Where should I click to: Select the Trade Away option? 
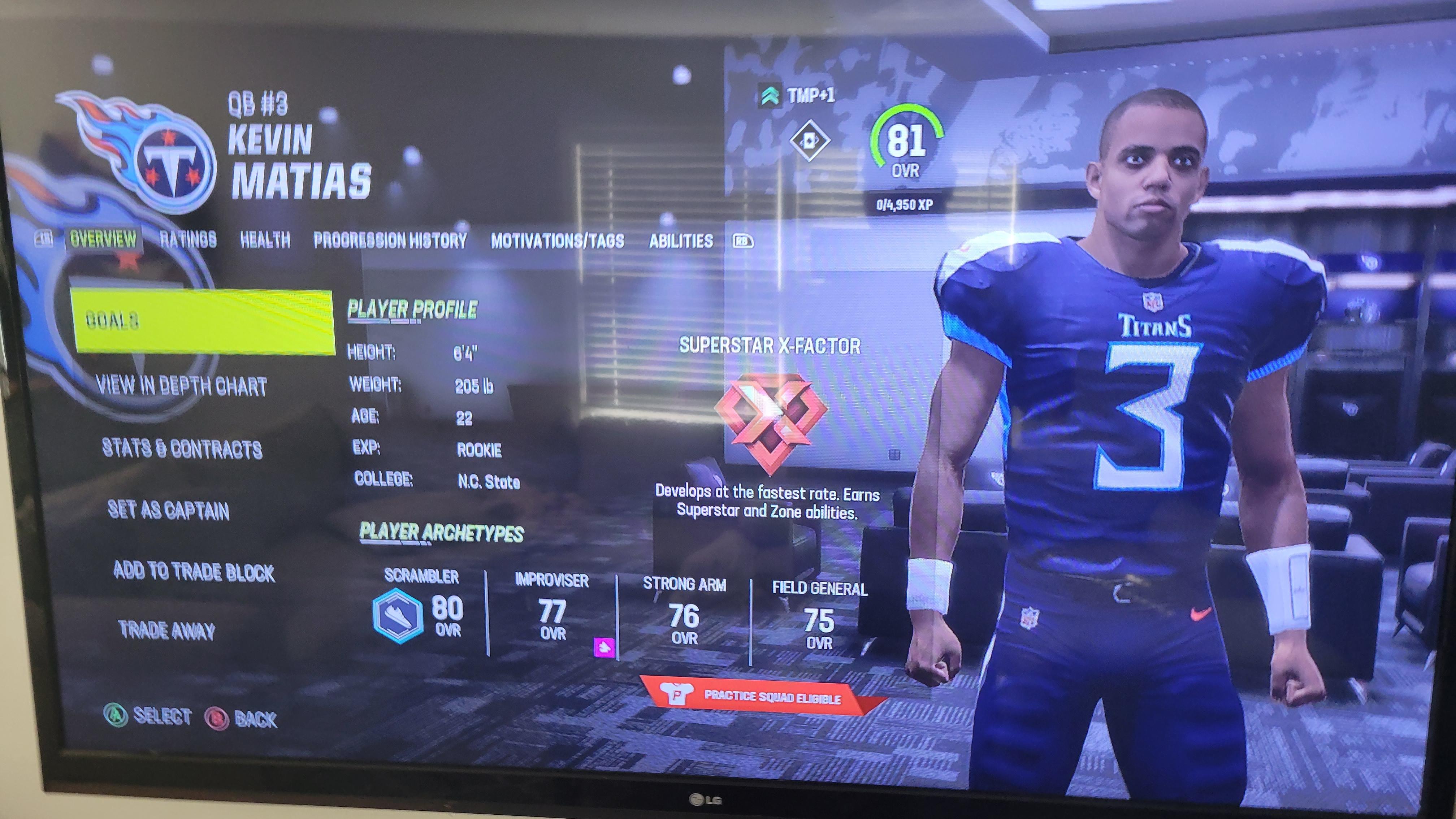167,630
